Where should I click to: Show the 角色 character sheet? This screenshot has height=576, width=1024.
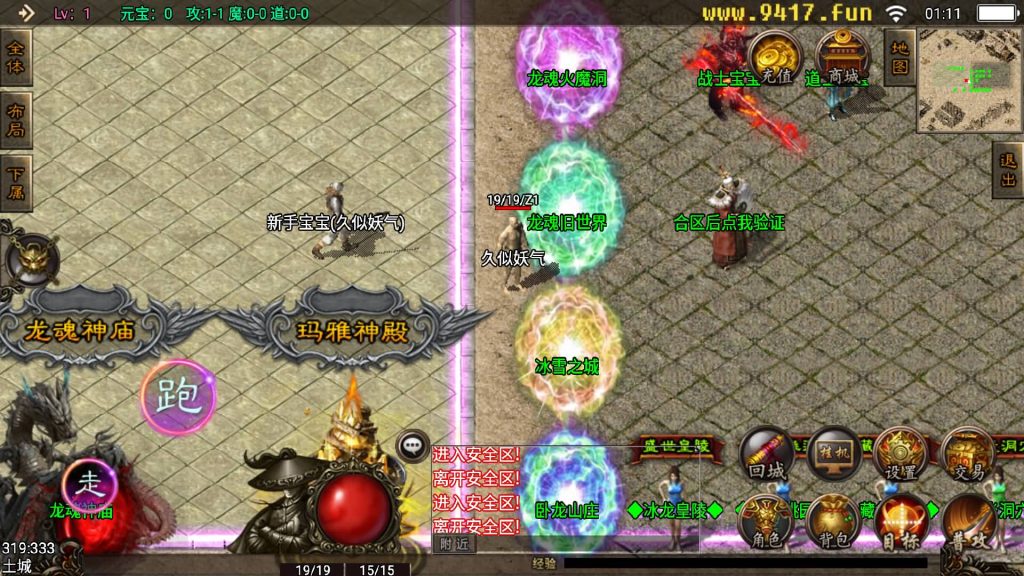pos(766,522)
